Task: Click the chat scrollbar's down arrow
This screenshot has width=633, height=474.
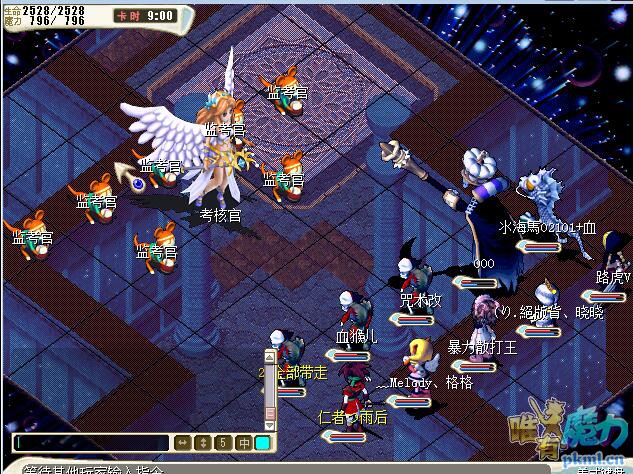Action: [268, 423]
